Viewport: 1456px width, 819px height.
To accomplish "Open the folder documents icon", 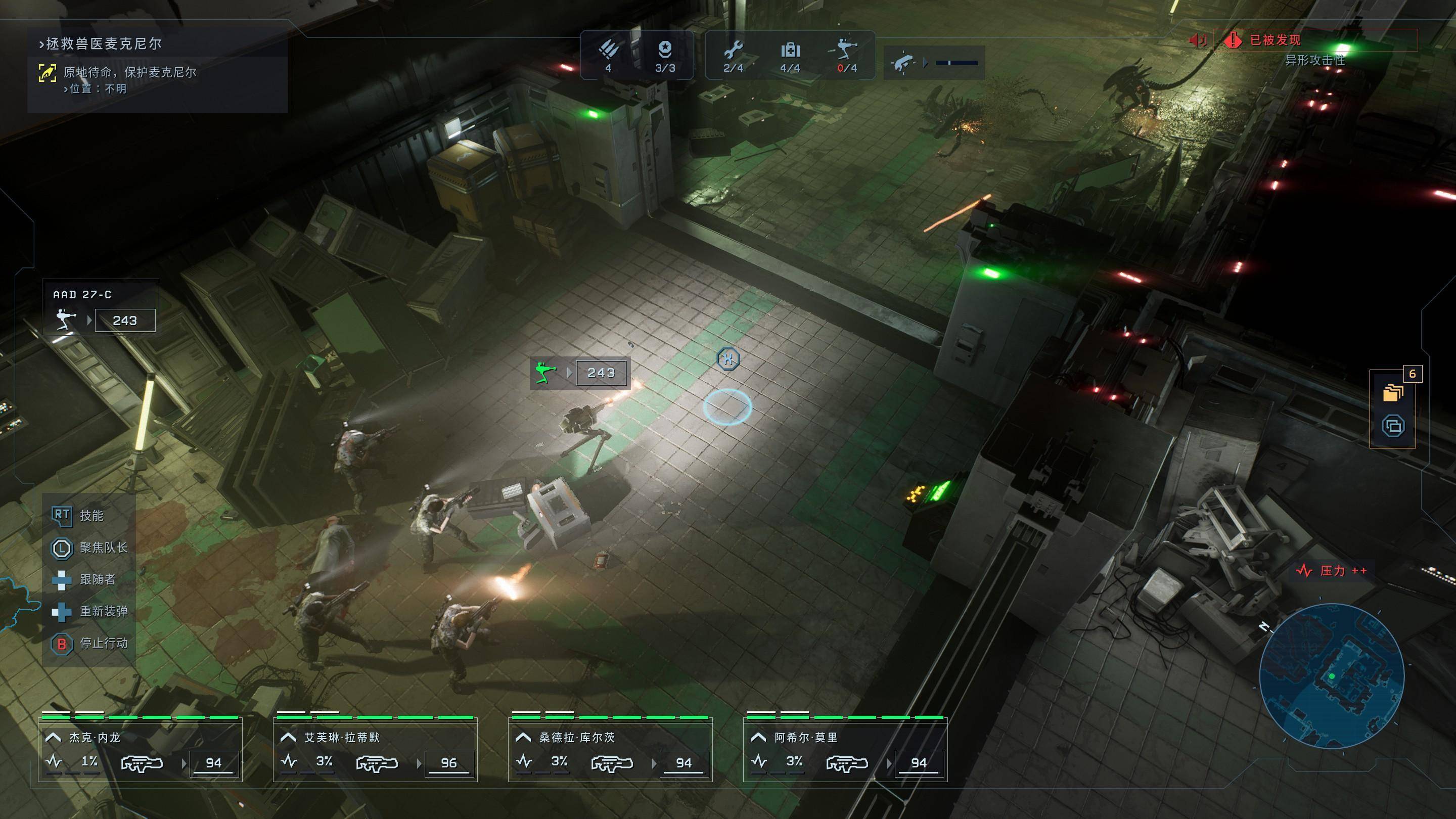I will 1393,392.
